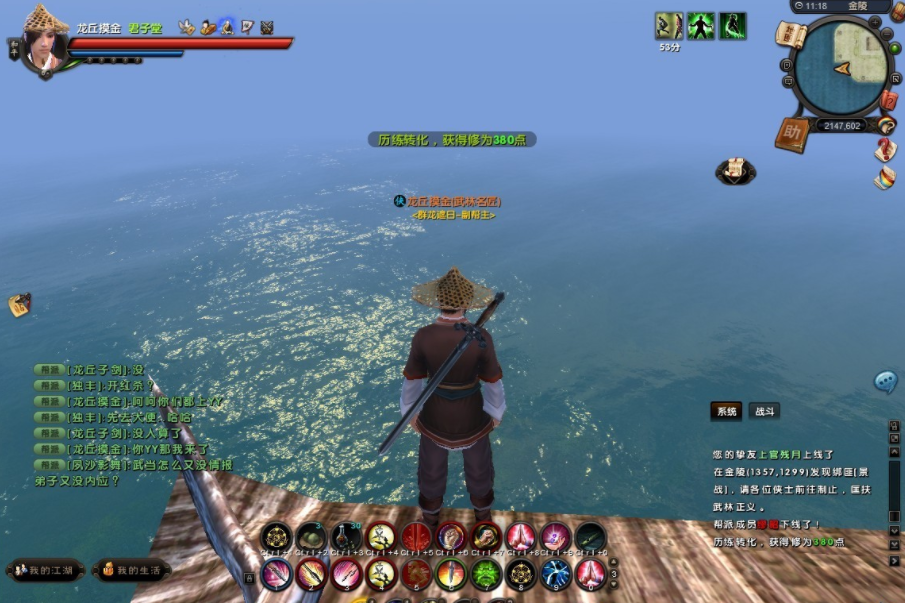905x603 pixels.
Task: Zoom in the minimap with plus button
Action: click(x=876, y=21)
